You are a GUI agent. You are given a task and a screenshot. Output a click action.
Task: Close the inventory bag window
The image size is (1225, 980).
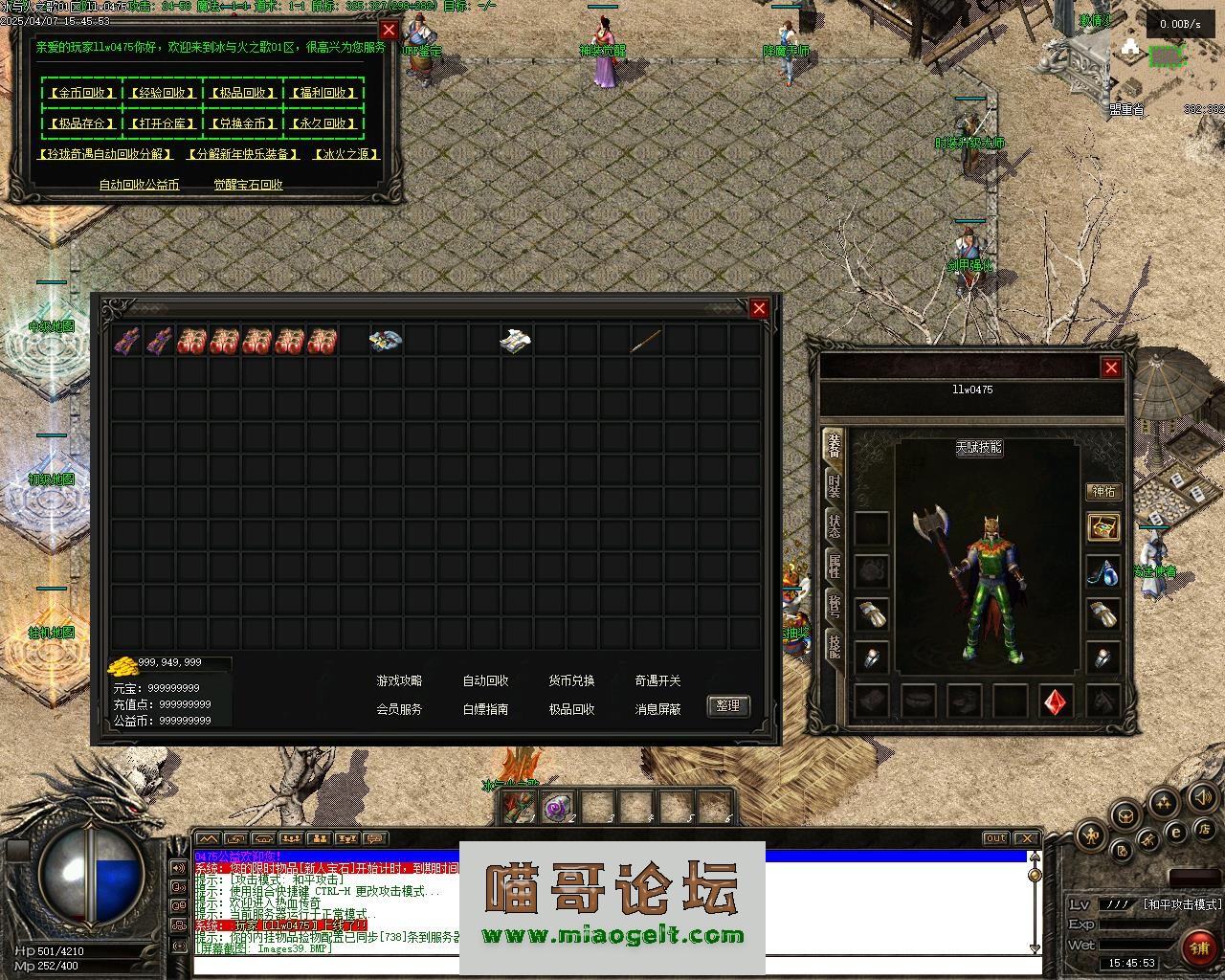[759, 308]
